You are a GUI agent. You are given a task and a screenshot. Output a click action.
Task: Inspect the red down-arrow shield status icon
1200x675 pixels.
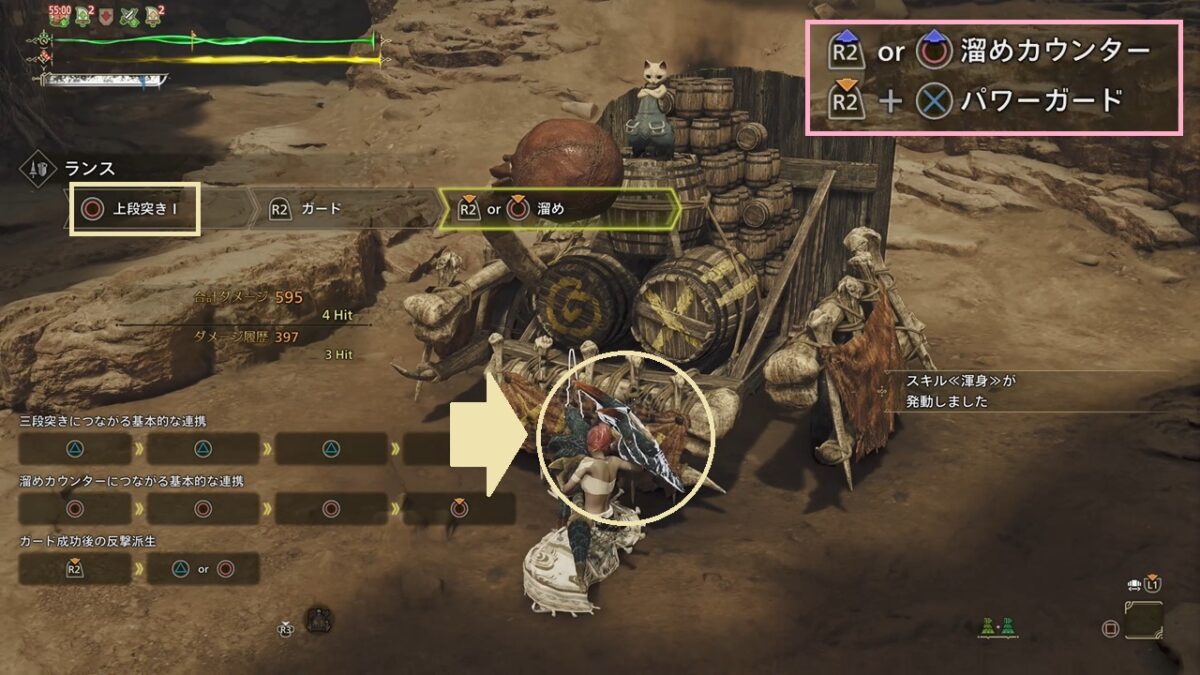coord(105,15)
